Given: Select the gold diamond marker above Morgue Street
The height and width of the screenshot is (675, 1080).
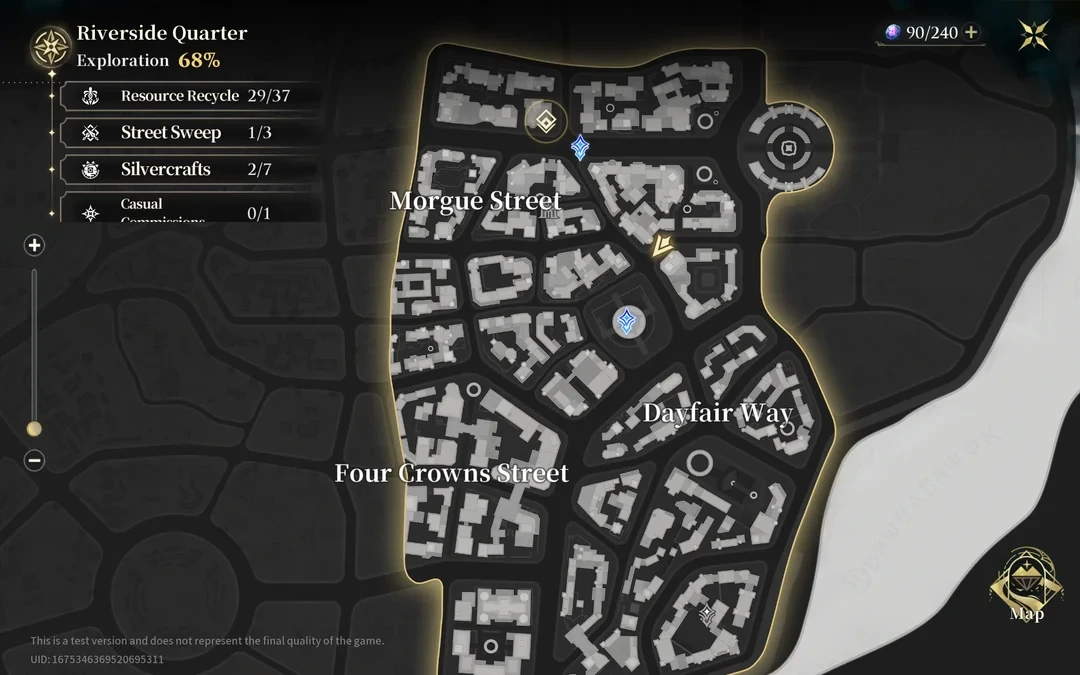Looking at the screenshot, I should 544,122.
